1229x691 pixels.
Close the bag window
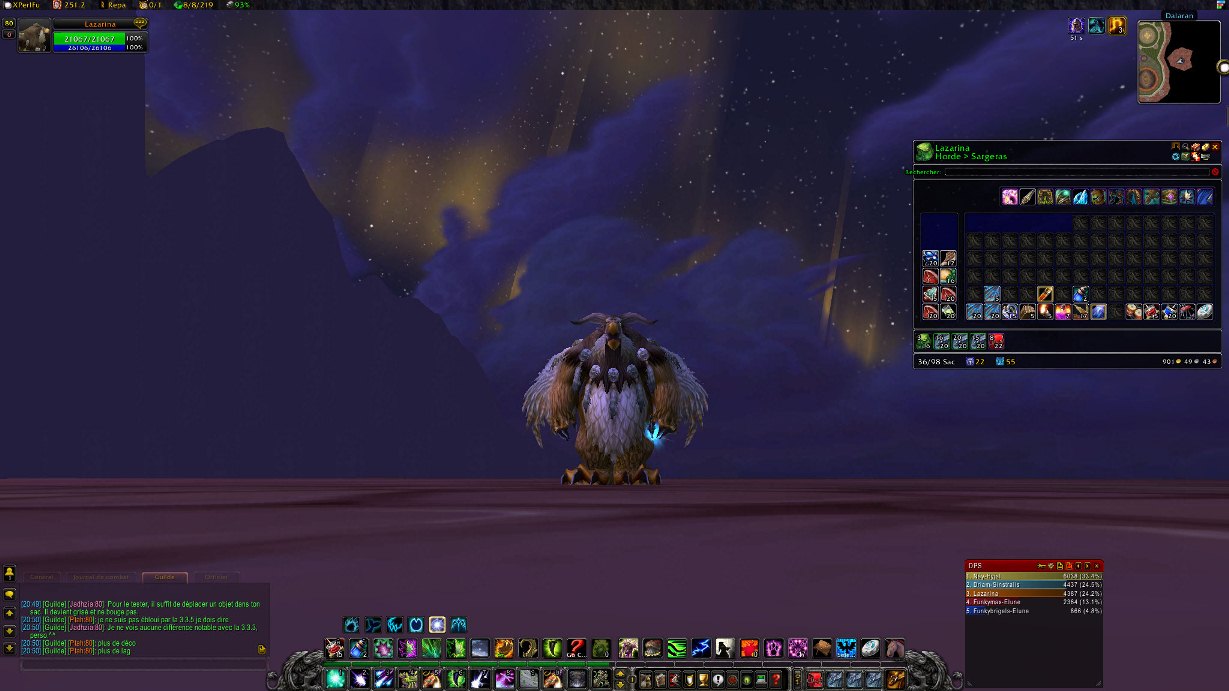[x=1216, y=147]
